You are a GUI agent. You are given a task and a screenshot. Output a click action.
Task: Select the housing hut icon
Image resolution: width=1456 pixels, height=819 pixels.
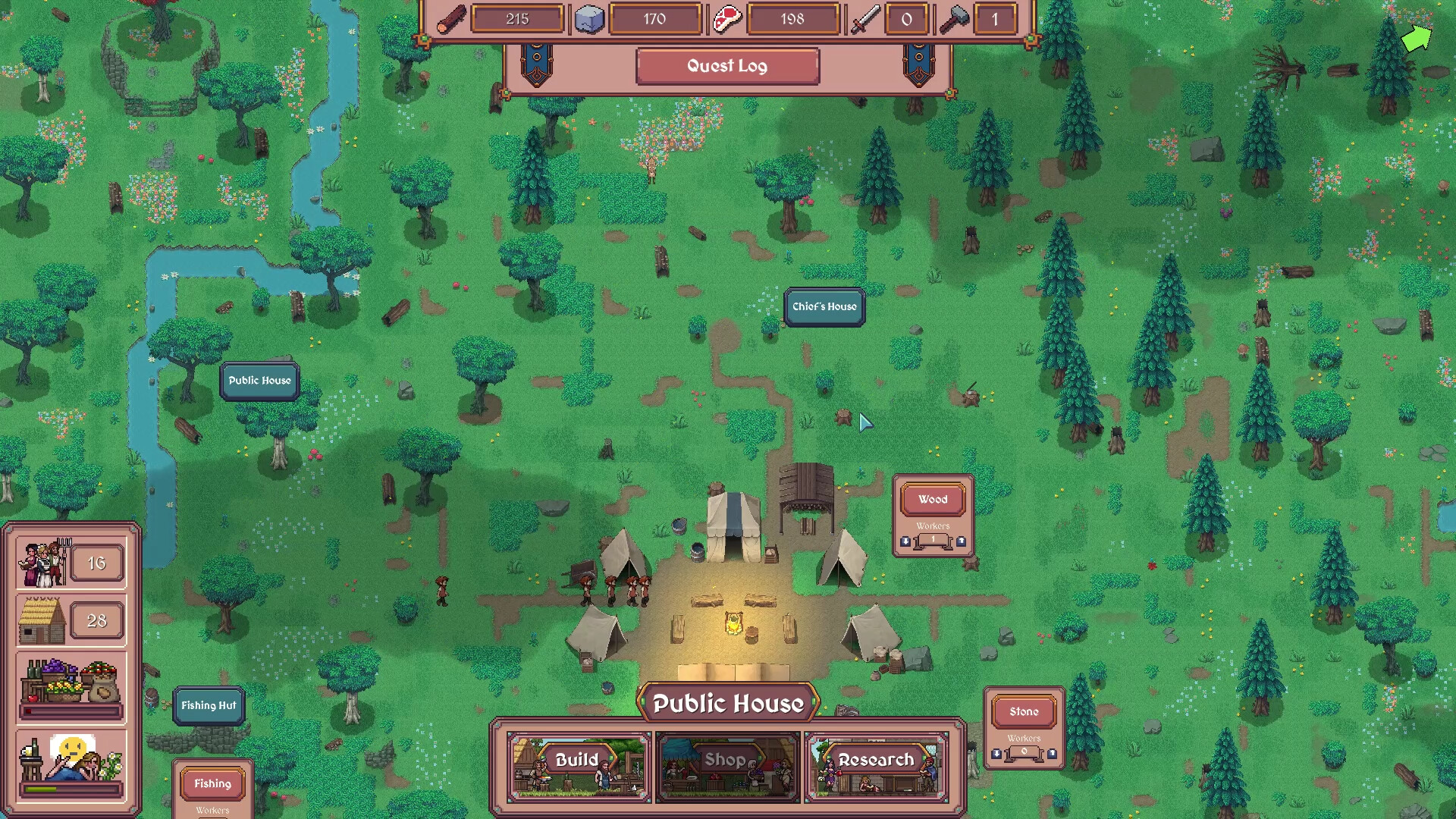(x=41, y=620)
